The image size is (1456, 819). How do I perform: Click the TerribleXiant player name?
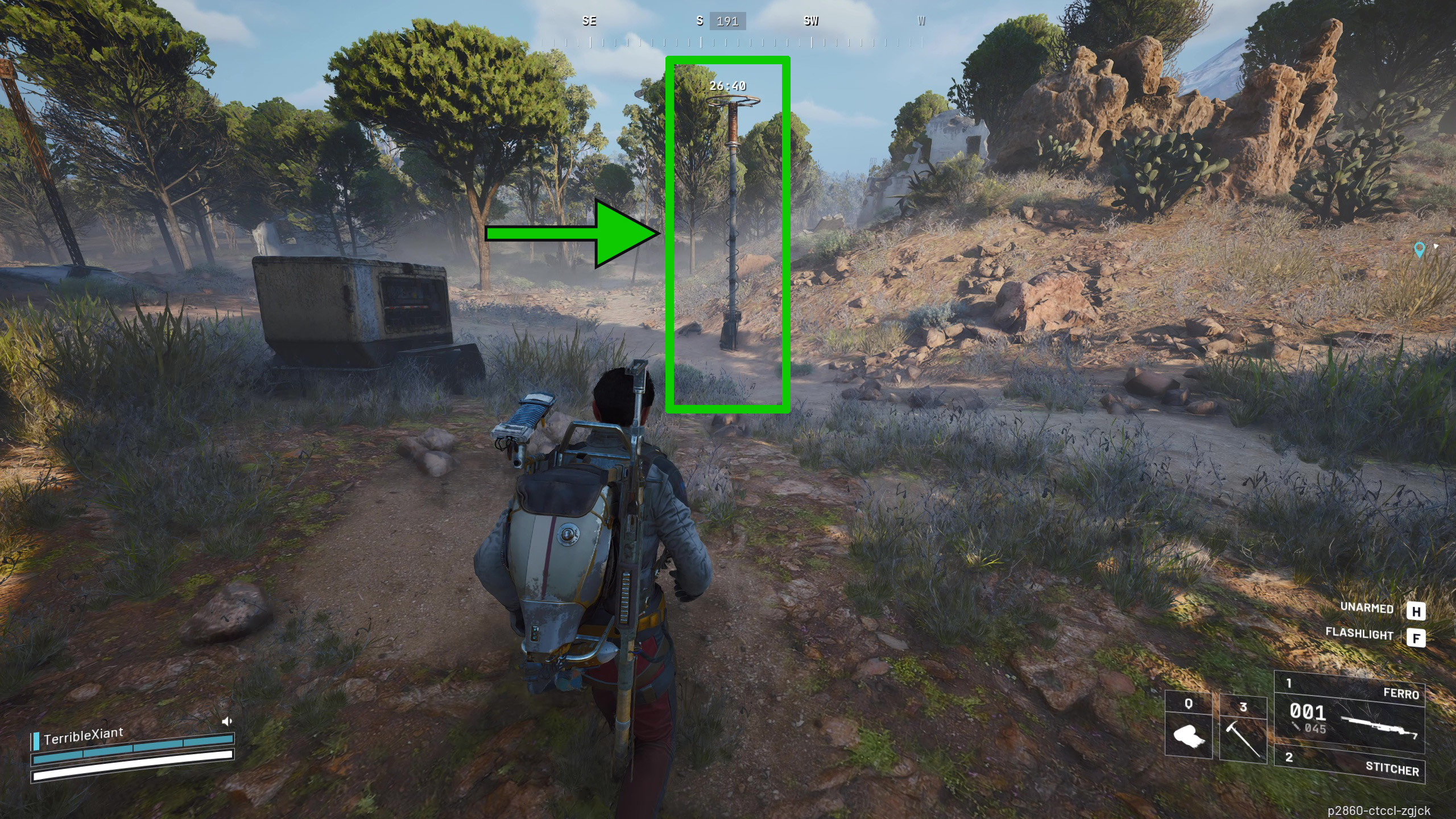click(x=83, y=736)
